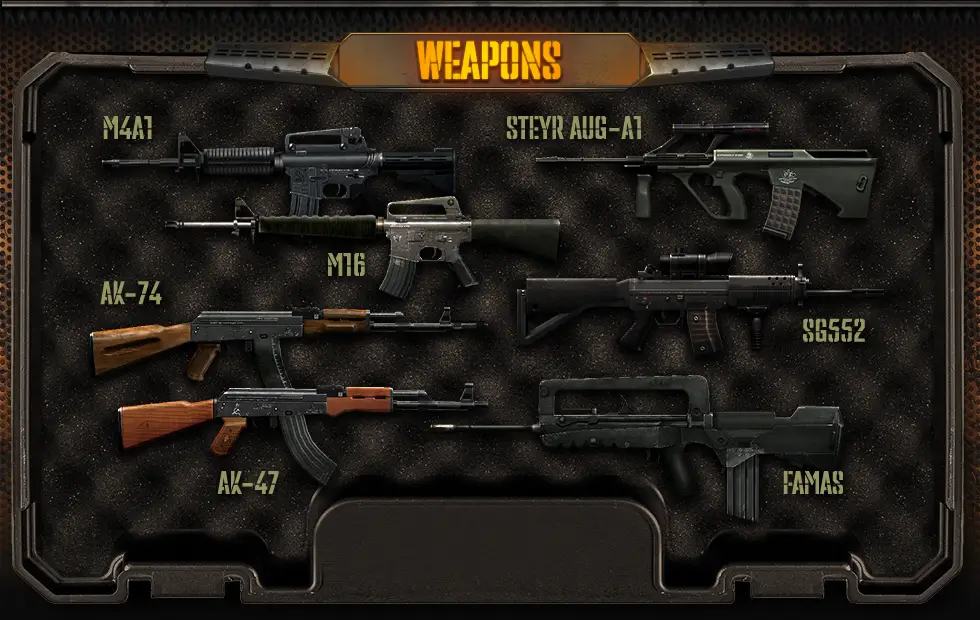Pick the FAMAS rifle
980x620 pixels.
tap(680, 425)
